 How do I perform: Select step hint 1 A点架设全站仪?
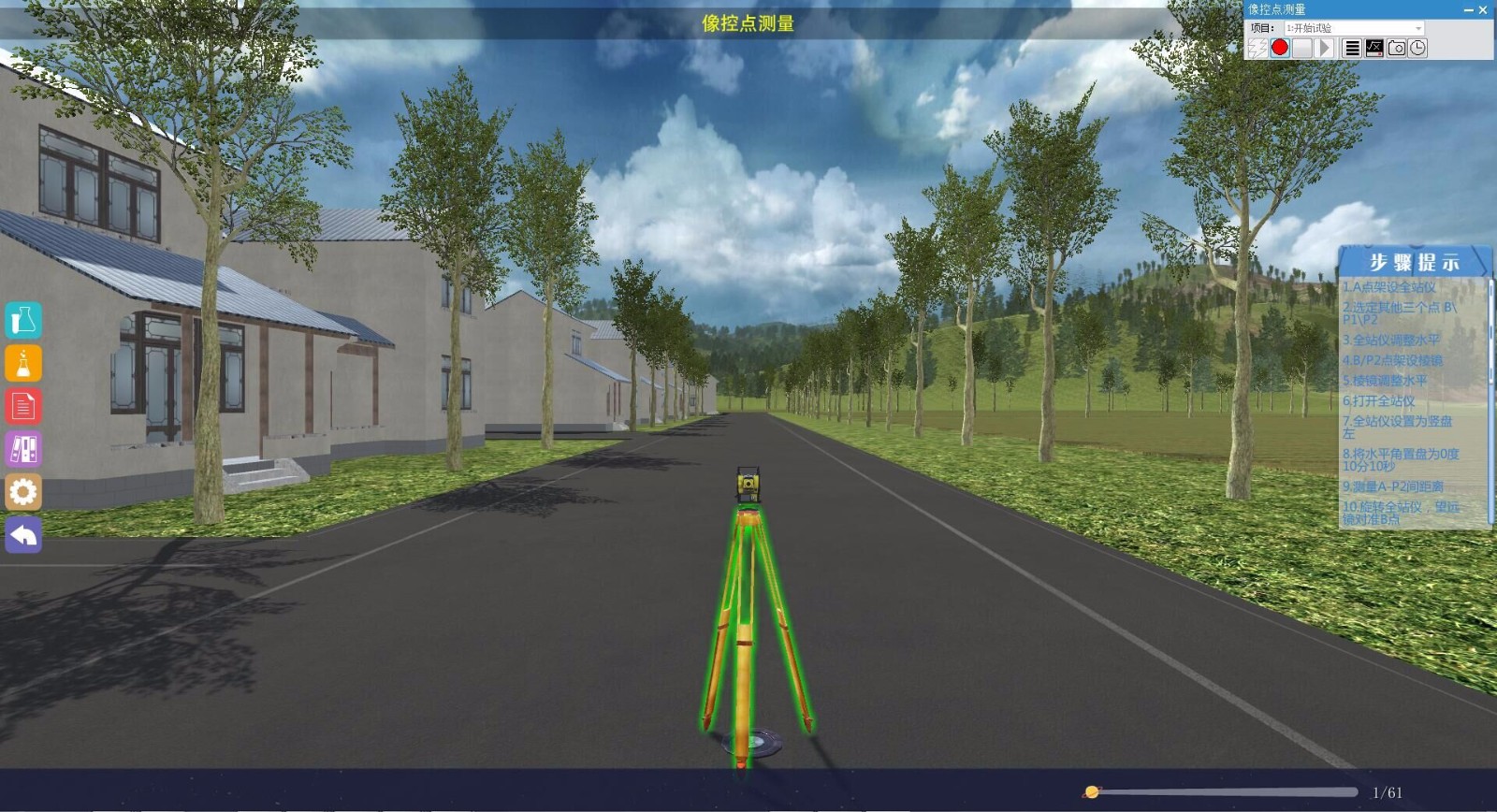pyautogui.click(x=1388, y=287)
